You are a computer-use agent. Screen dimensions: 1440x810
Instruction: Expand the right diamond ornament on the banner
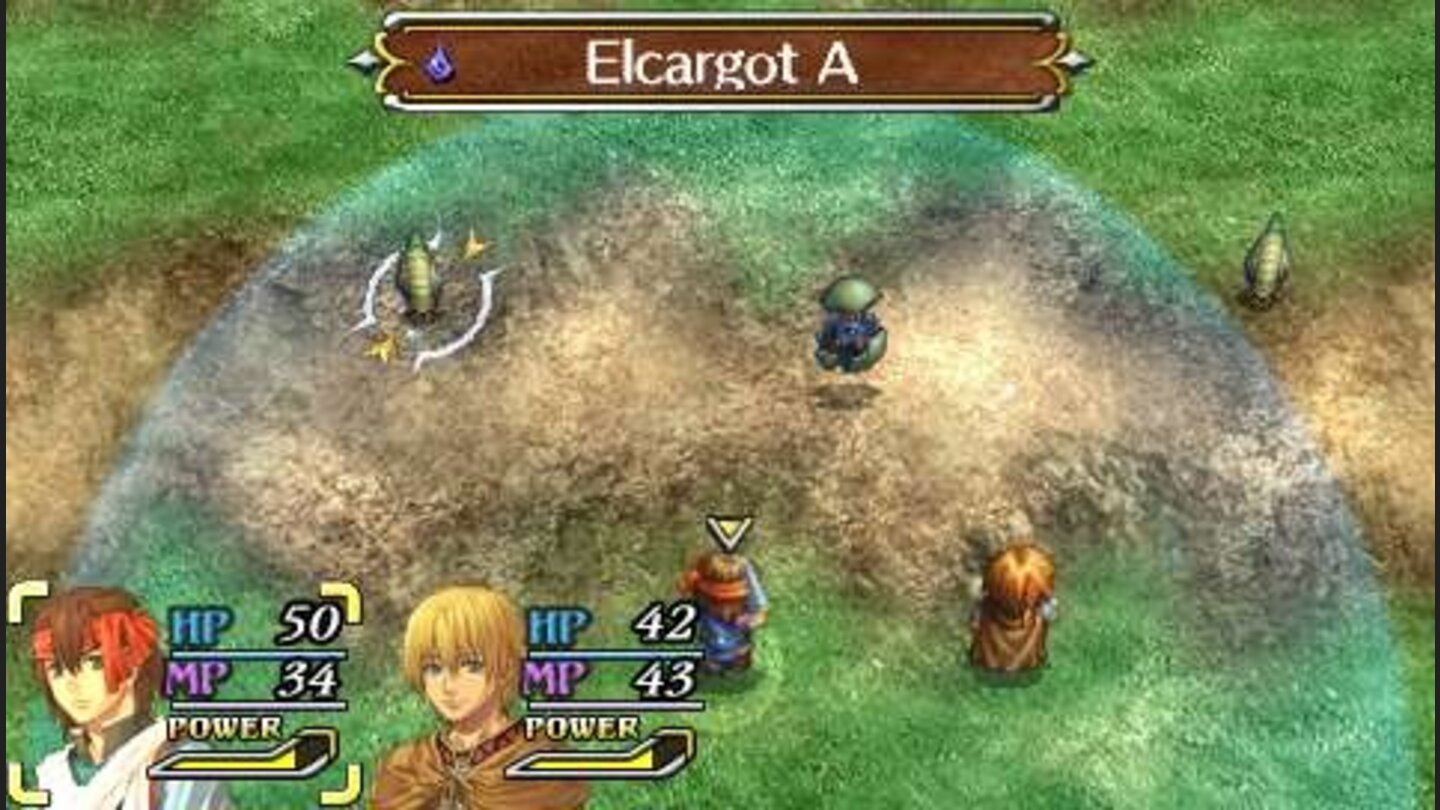[1072, 61]
